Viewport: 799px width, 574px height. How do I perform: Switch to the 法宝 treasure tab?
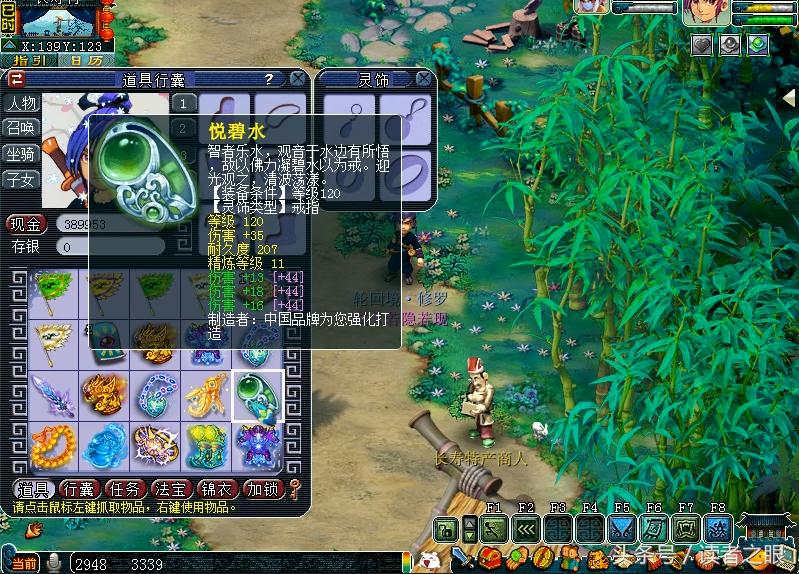tap(171, 489)
